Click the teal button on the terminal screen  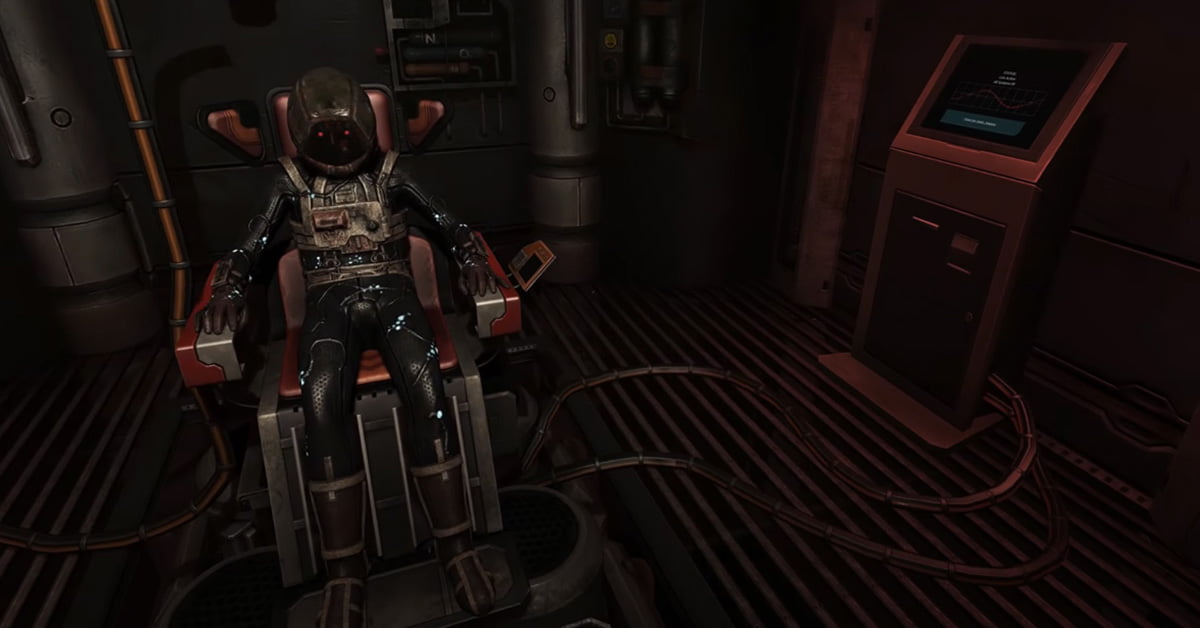(x=982, y=122)
